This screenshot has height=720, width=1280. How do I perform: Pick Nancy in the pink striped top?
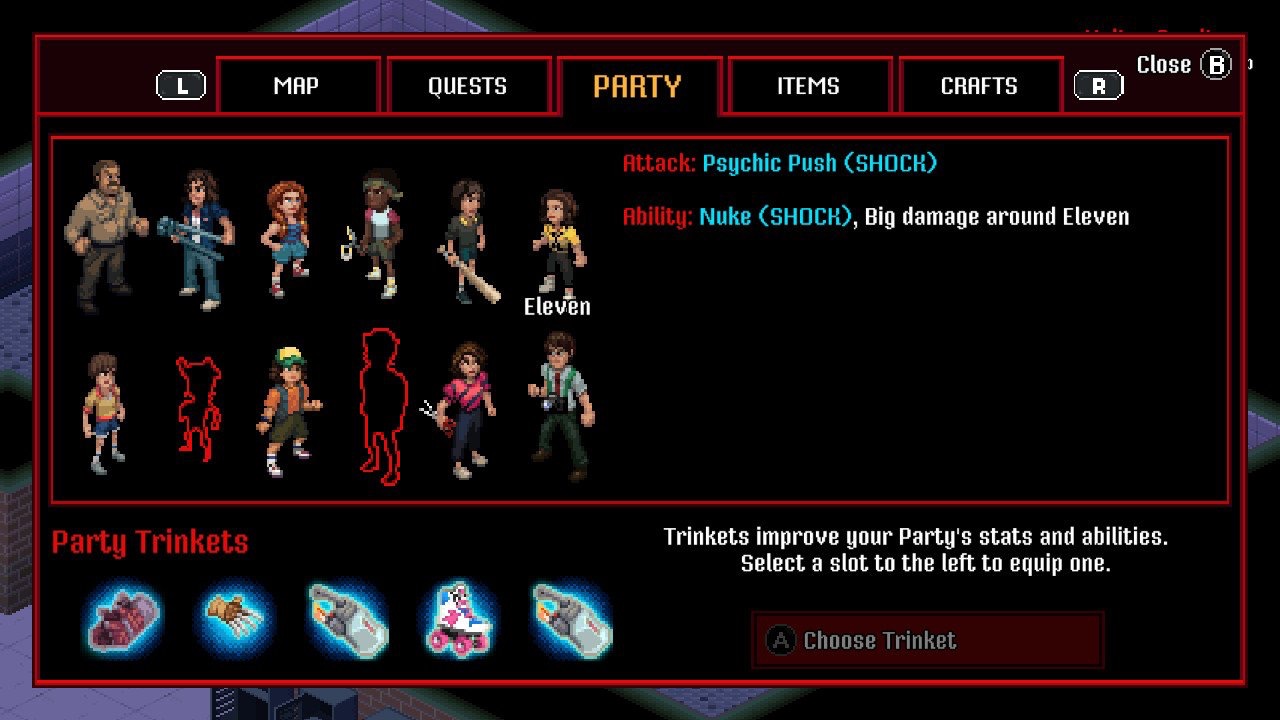(465, 408)
